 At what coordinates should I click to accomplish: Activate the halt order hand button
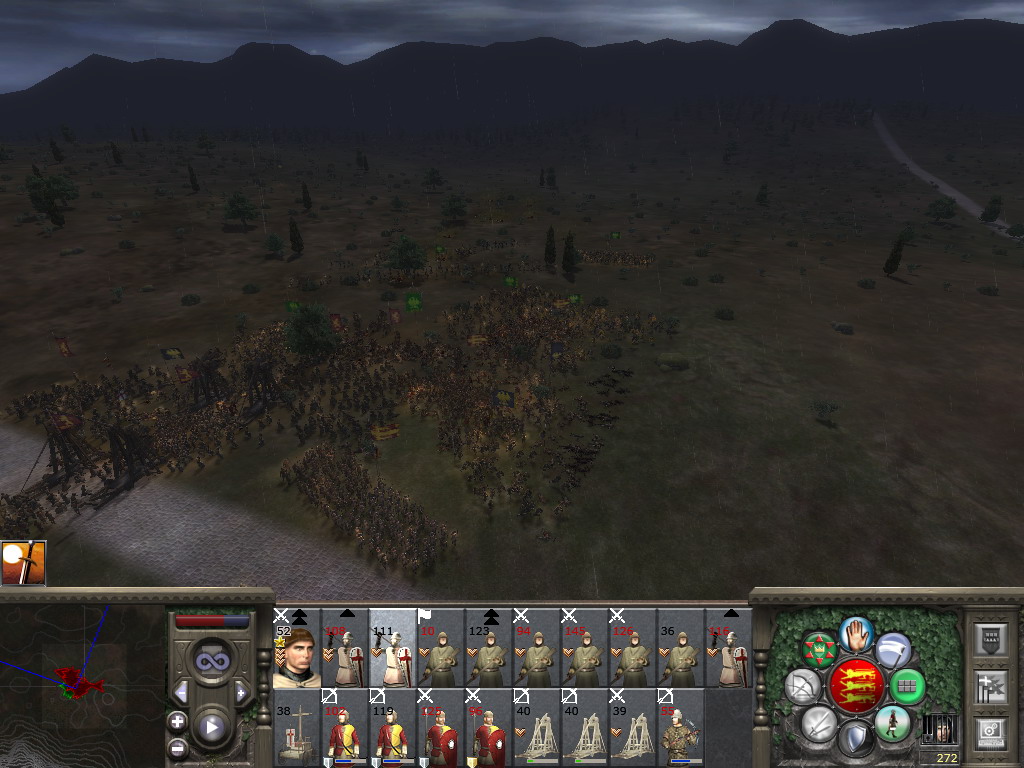click(856, 633)
